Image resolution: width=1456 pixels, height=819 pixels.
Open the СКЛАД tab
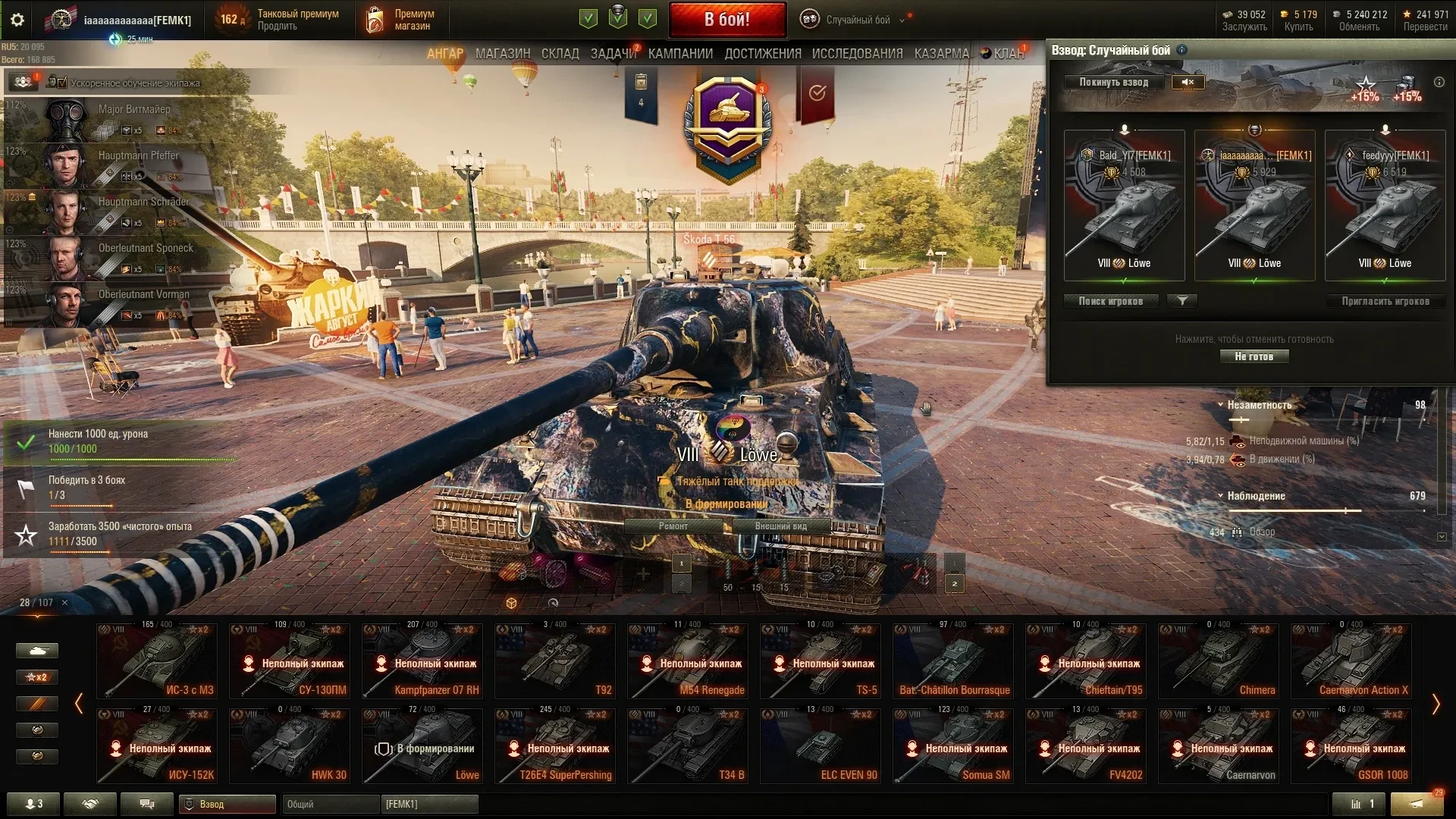(560, 54)
